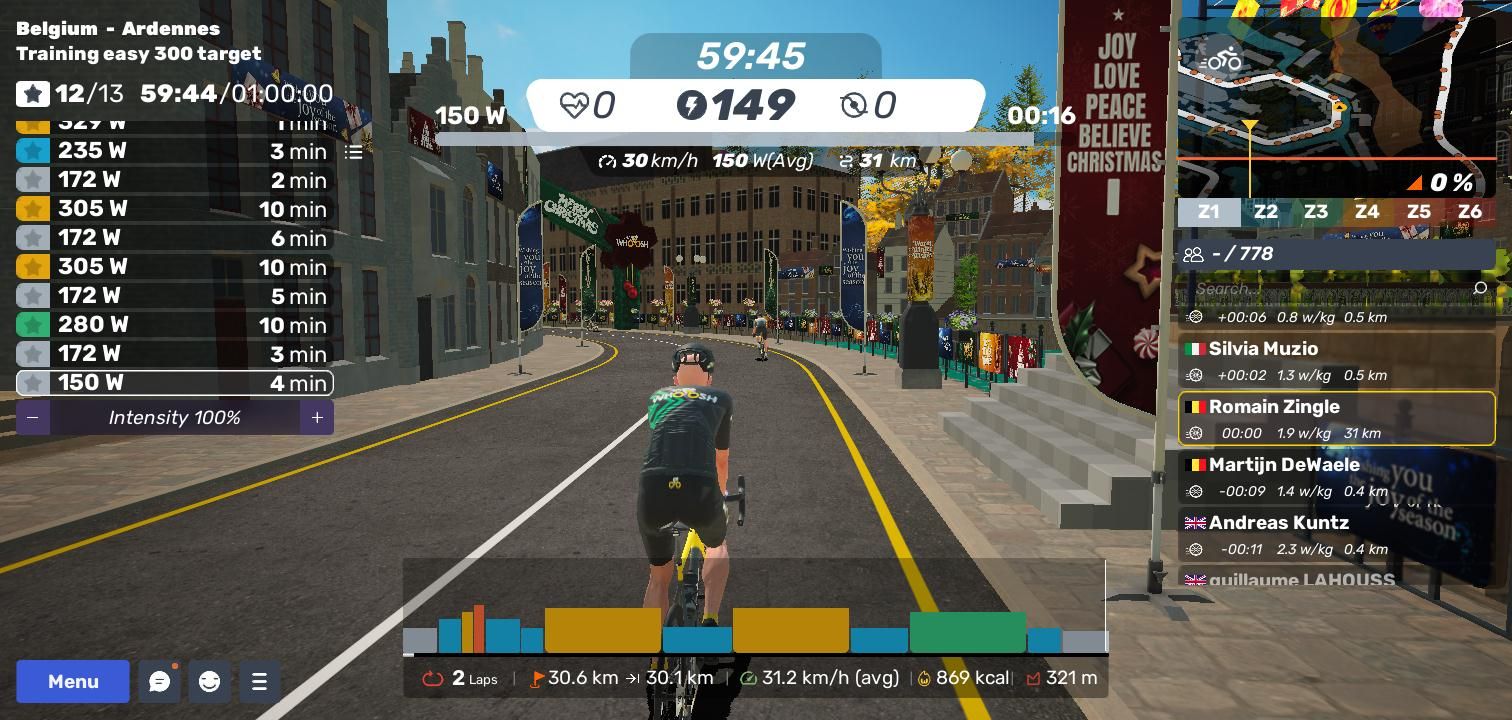Open the emoji reactions button

point(209,681)
